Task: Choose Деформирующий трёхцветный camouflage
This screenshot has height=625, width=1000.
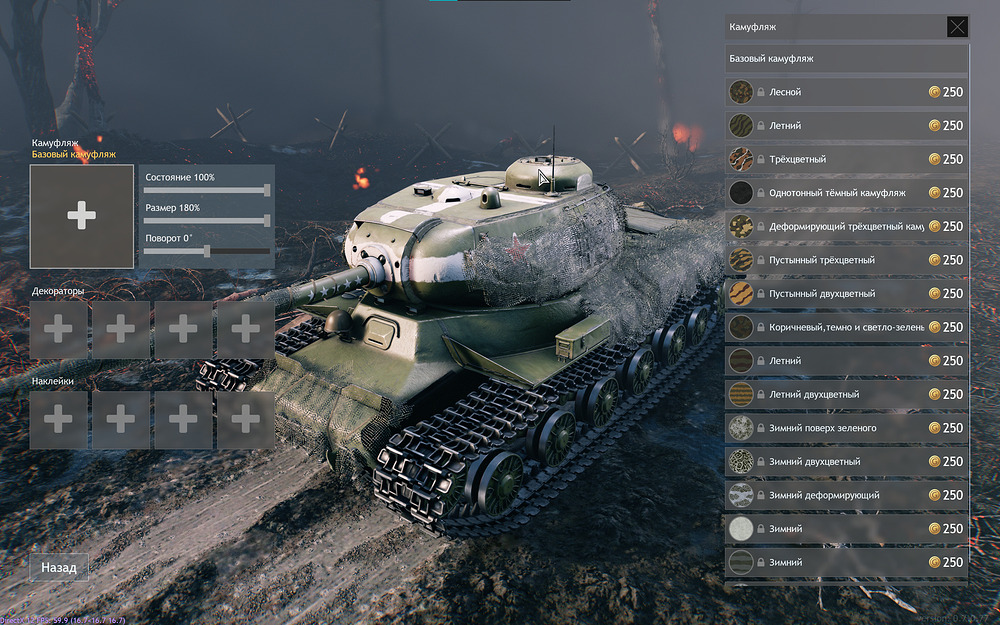Action: click(x=846, y=226)
